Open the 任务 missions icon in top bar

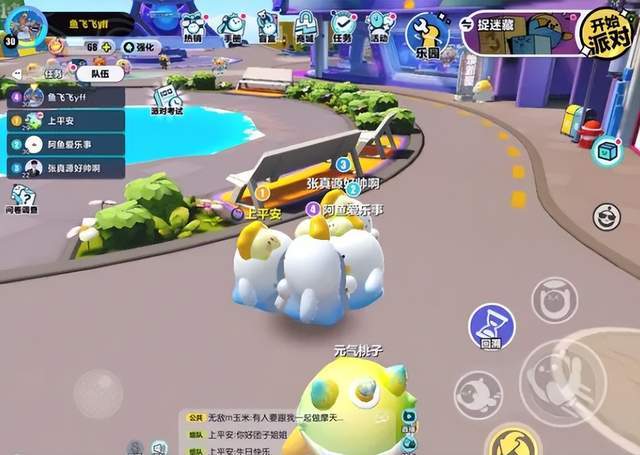(343, 25)
